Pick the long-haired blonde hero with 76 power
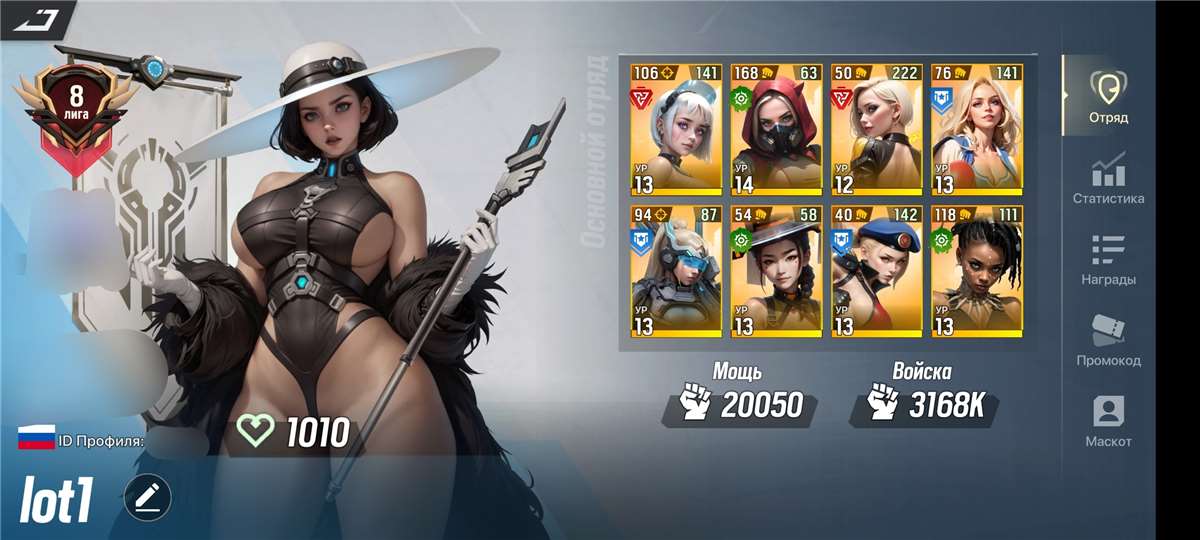 (976, 129)
